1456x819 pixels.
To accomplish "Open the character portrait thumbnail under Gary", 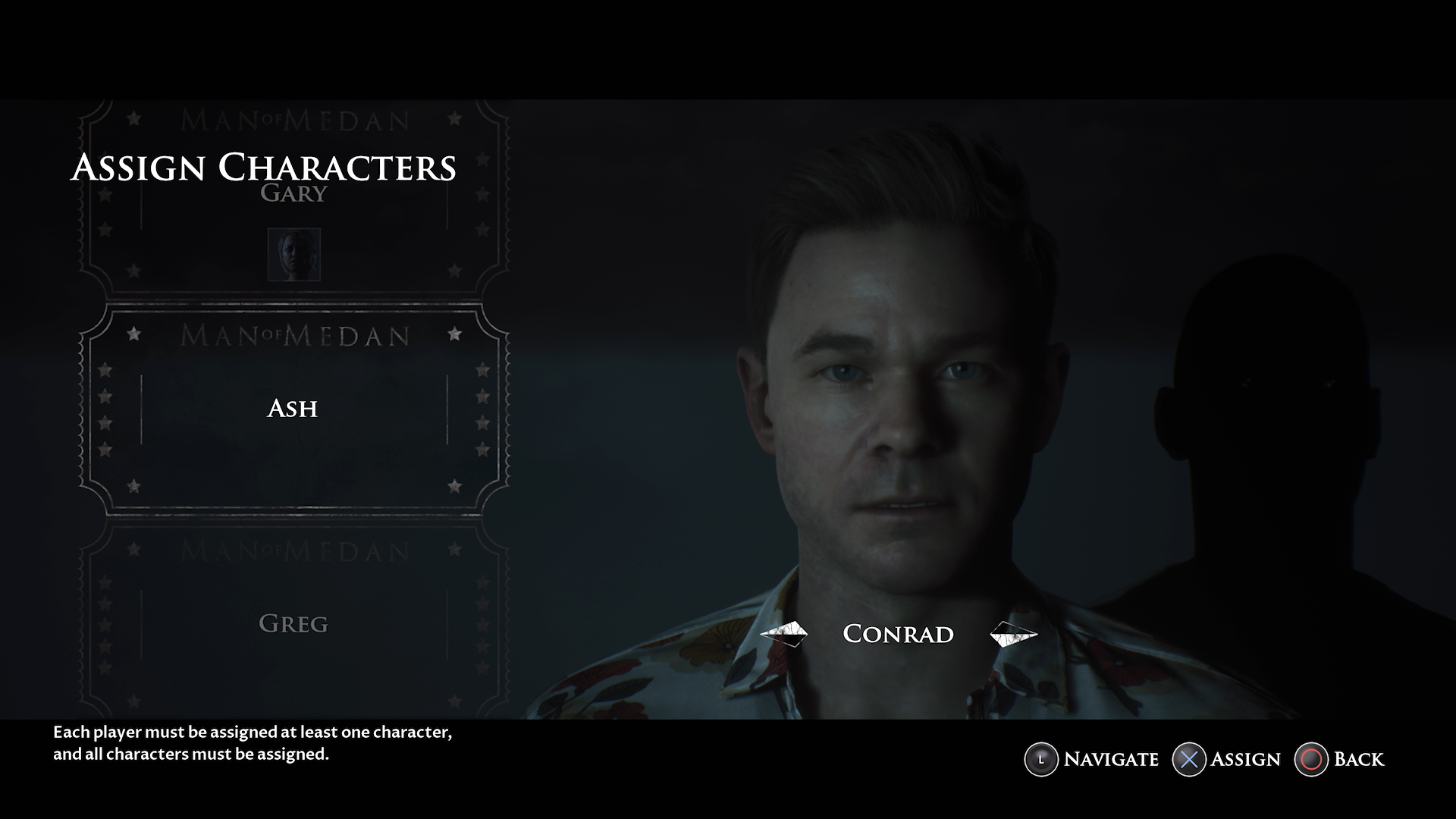I will point(293,255).
